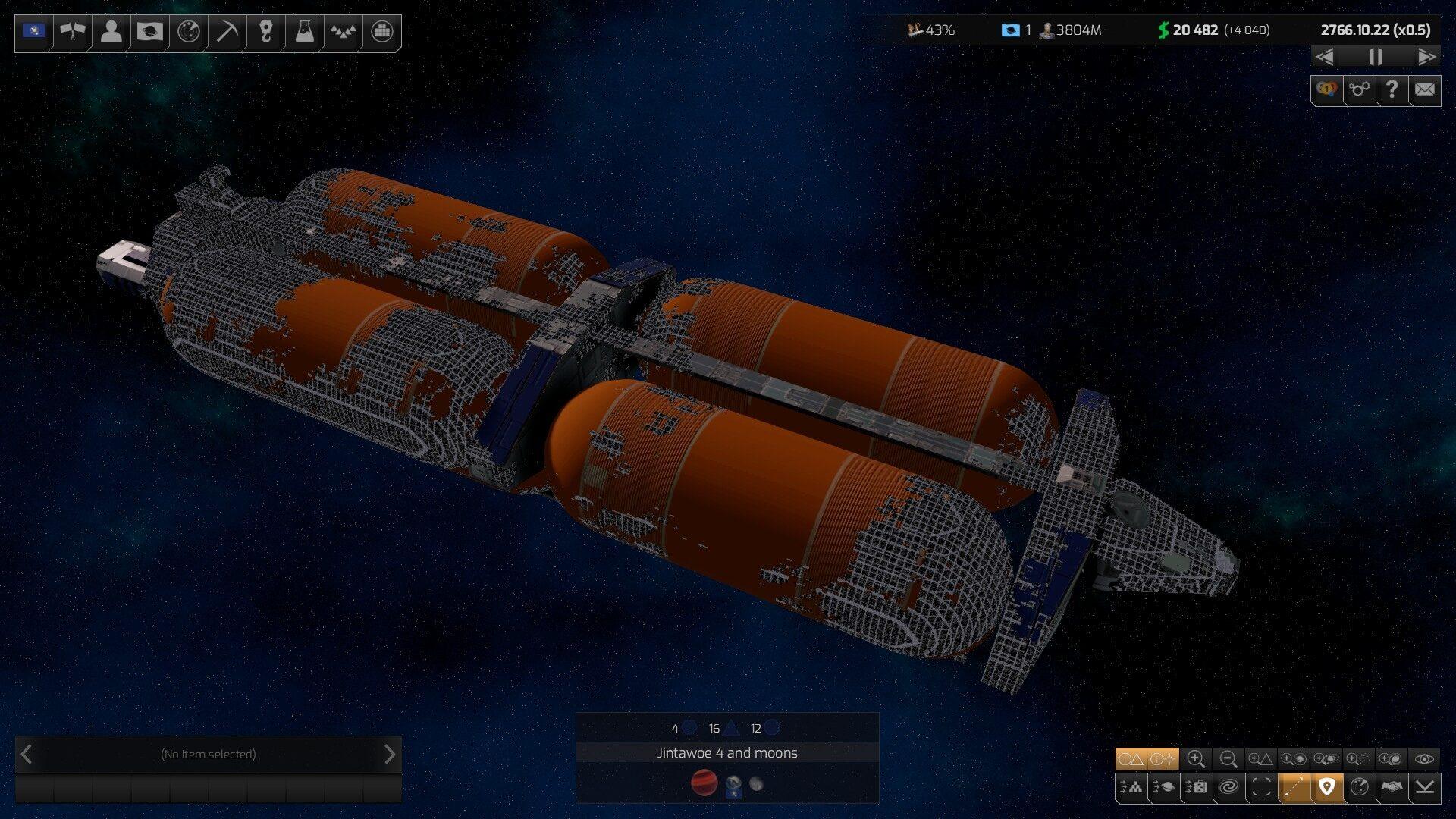
Task: Open the pickaxe mining screen
Action: (227, 32)
